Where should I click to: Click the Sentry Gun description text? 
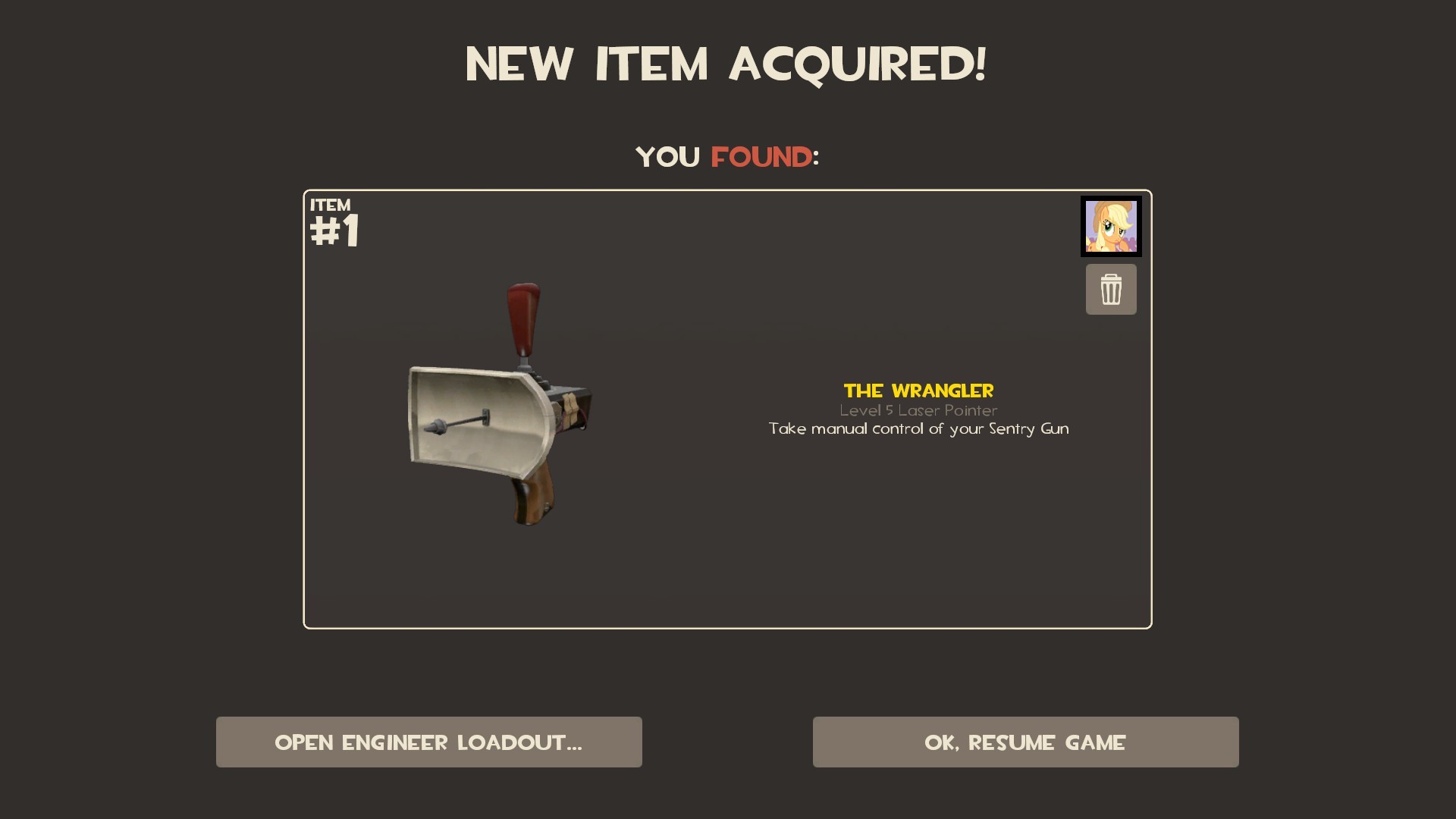[x=918, y=428]
